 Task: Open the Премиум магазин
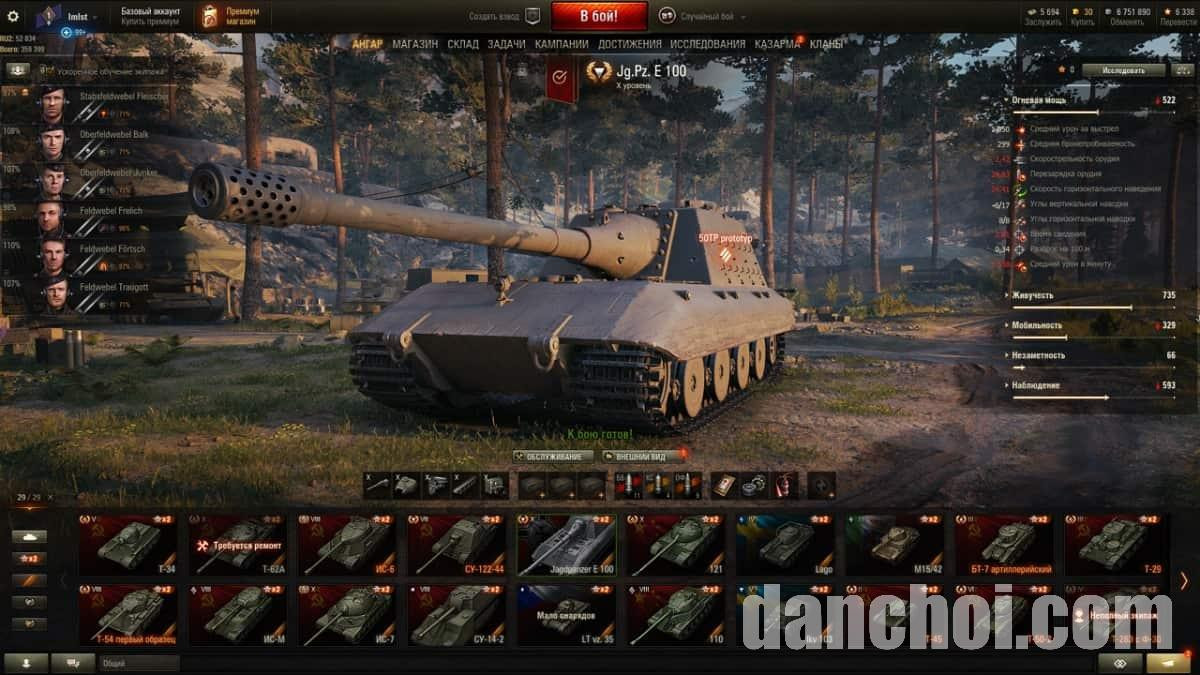(229, 16)
